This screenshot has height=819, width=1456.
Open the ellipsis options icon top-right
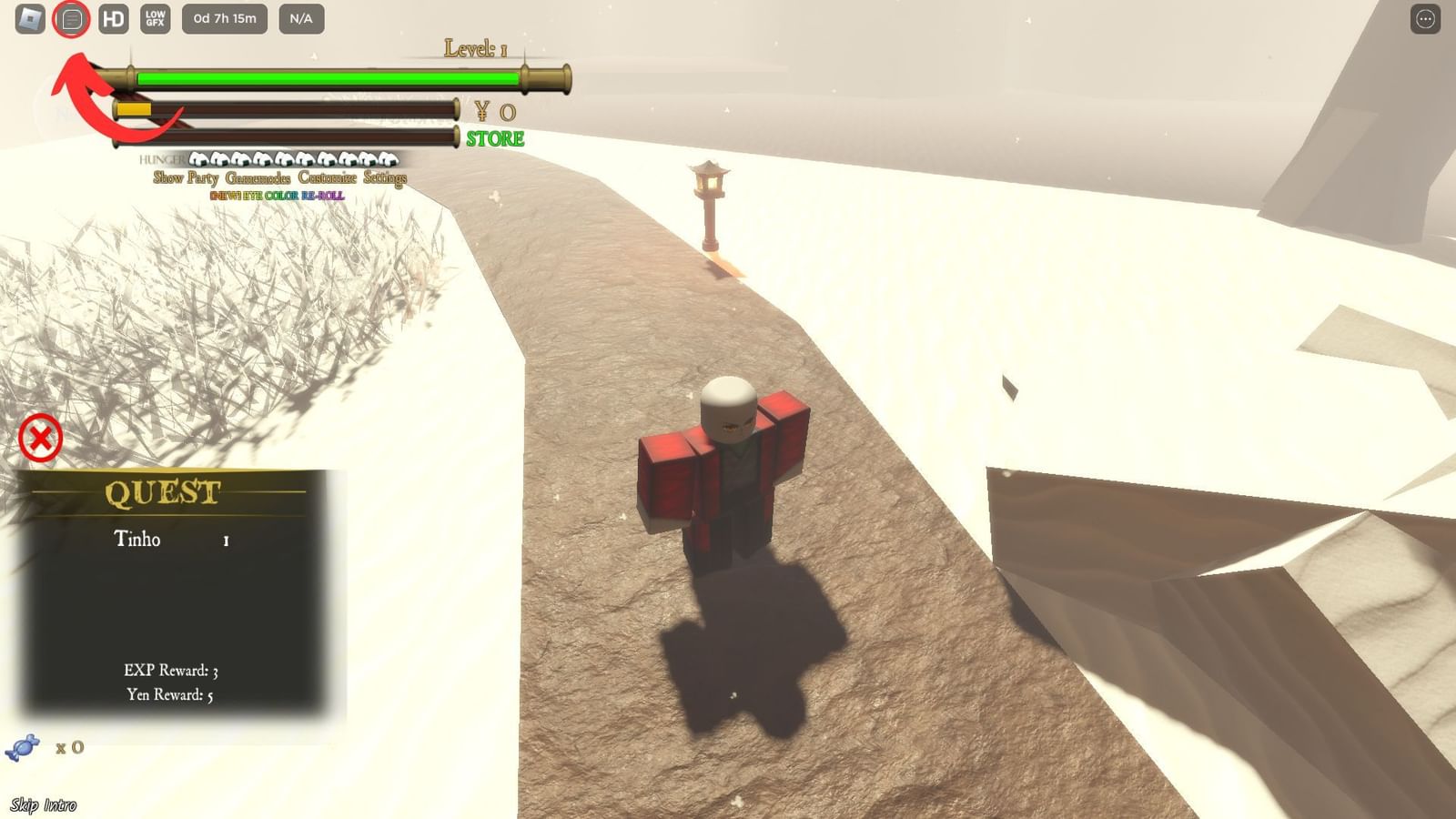pos(1423,17)
